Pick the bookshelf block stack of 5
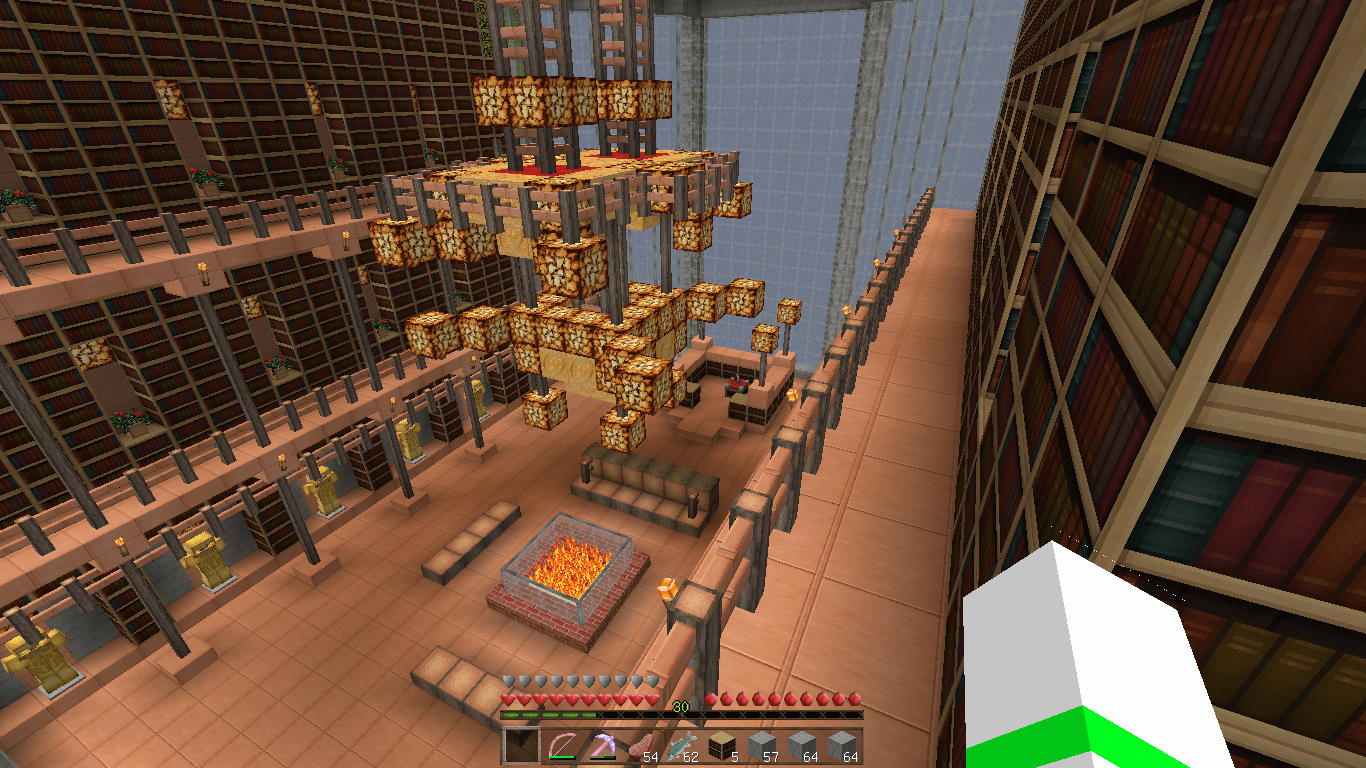This screenshot has width=1366, height=768. [x=722, y=746]
